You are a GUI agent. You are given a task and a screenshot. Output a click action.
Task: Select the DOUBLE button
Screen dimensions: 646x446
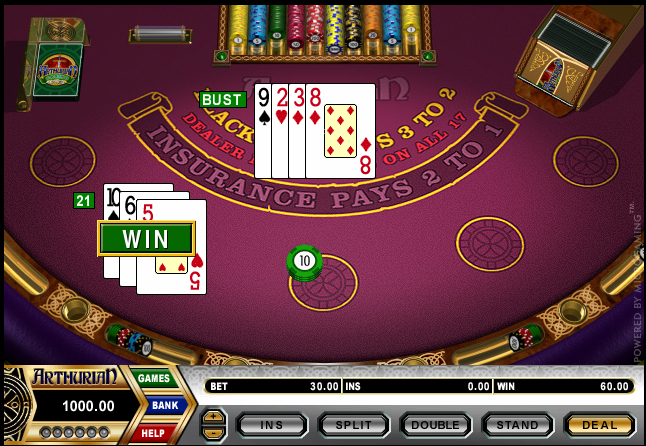pyautogui.click(x=435, y=425)
